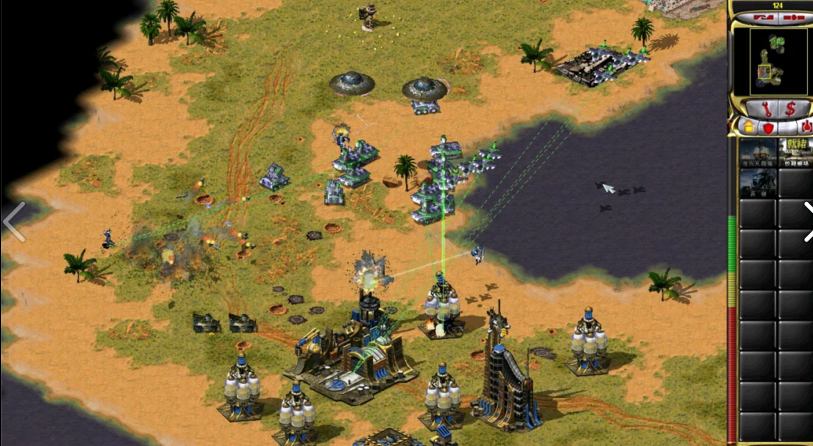Click the radar minimap in the sidebar
This screenshot has height=446, width=813.
[770, 59]
